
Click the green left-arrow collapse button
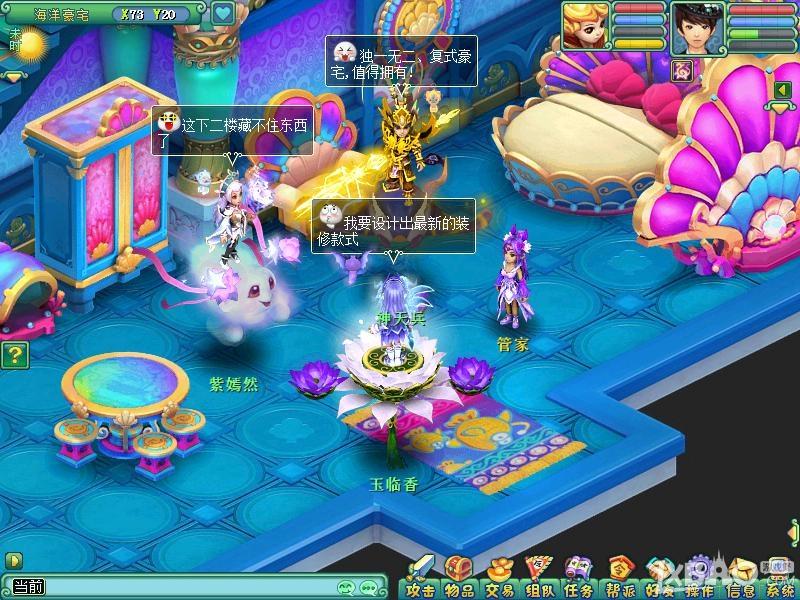point(781,92)
